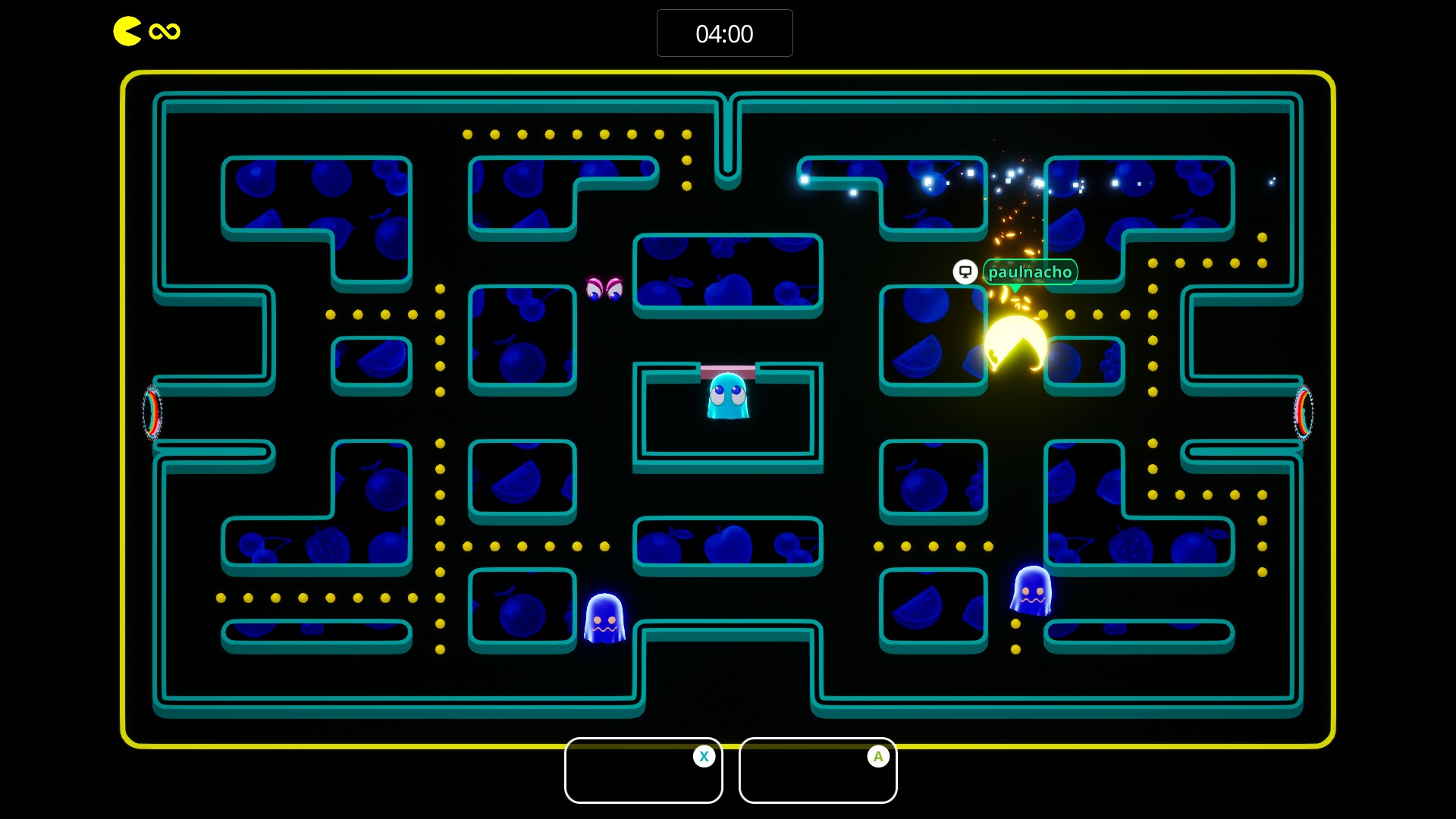This screenshot has width=1456, height=819.
Task: Click the paulnacho player name tag
Action: (x=1030, y=272)
